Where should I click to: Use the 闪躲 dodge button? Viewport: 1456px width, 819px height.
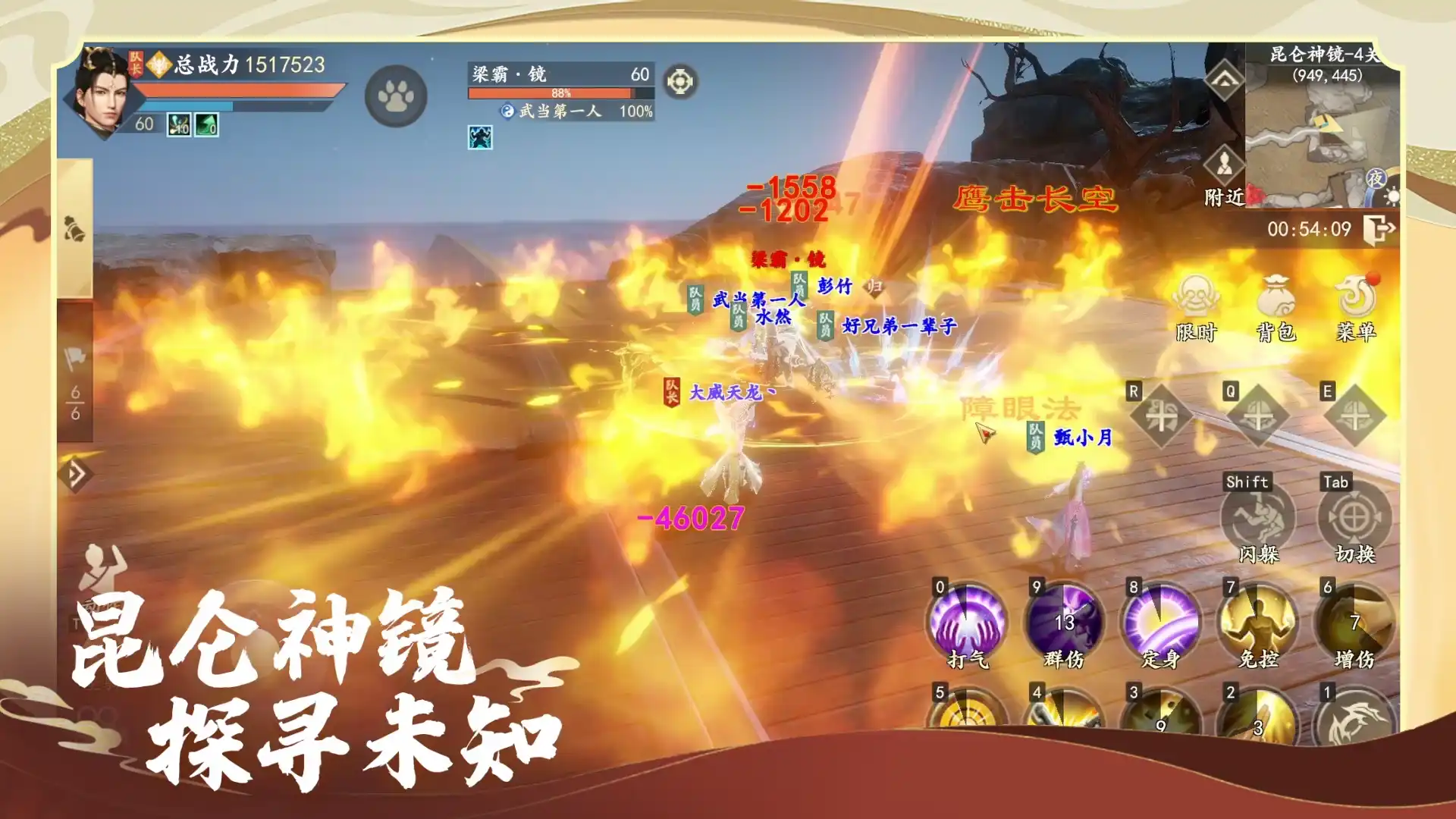[x=1258, y=519]
